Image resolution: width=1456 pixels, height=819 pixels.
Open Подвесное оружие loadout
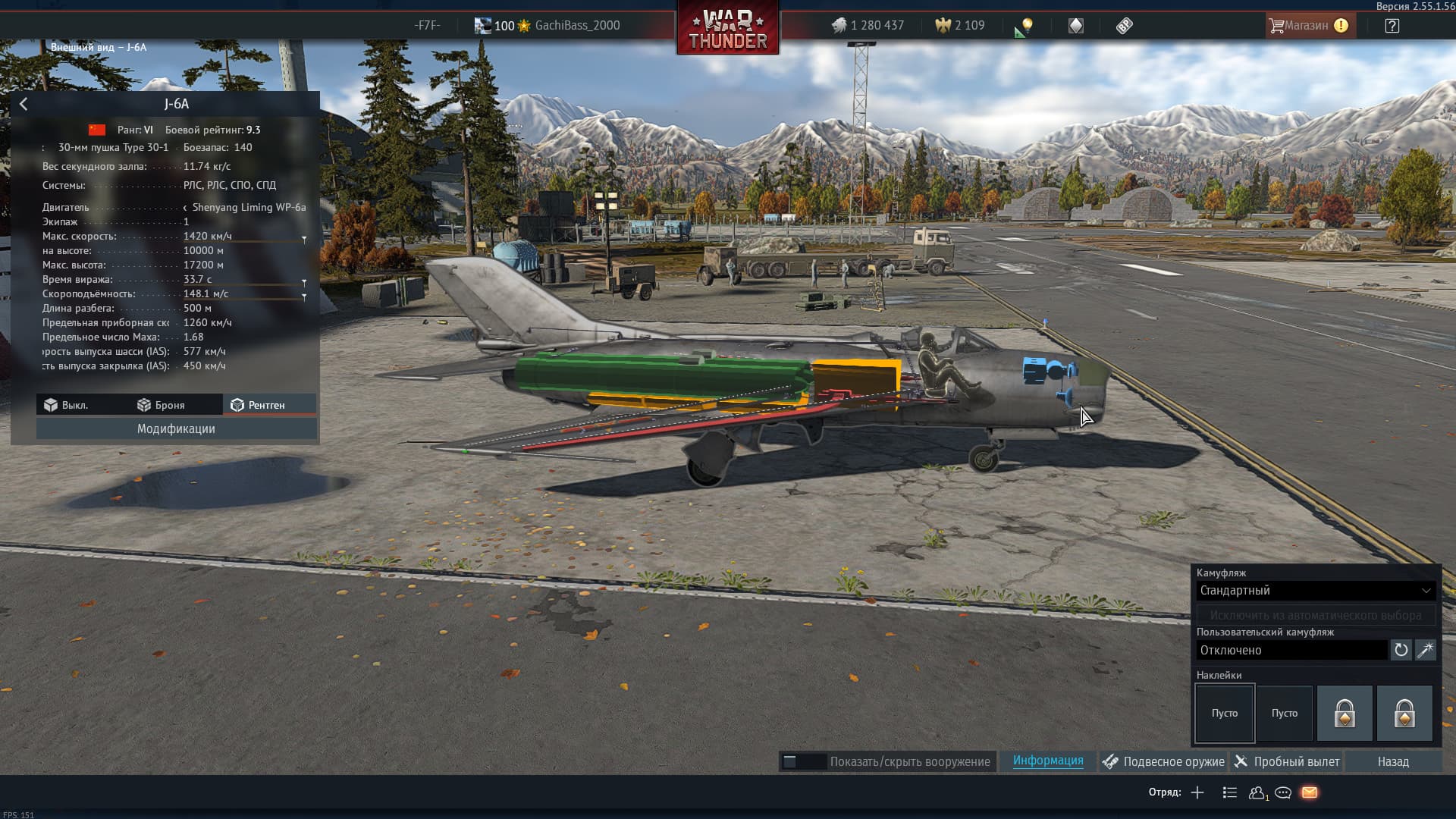tap(1164, 762)
